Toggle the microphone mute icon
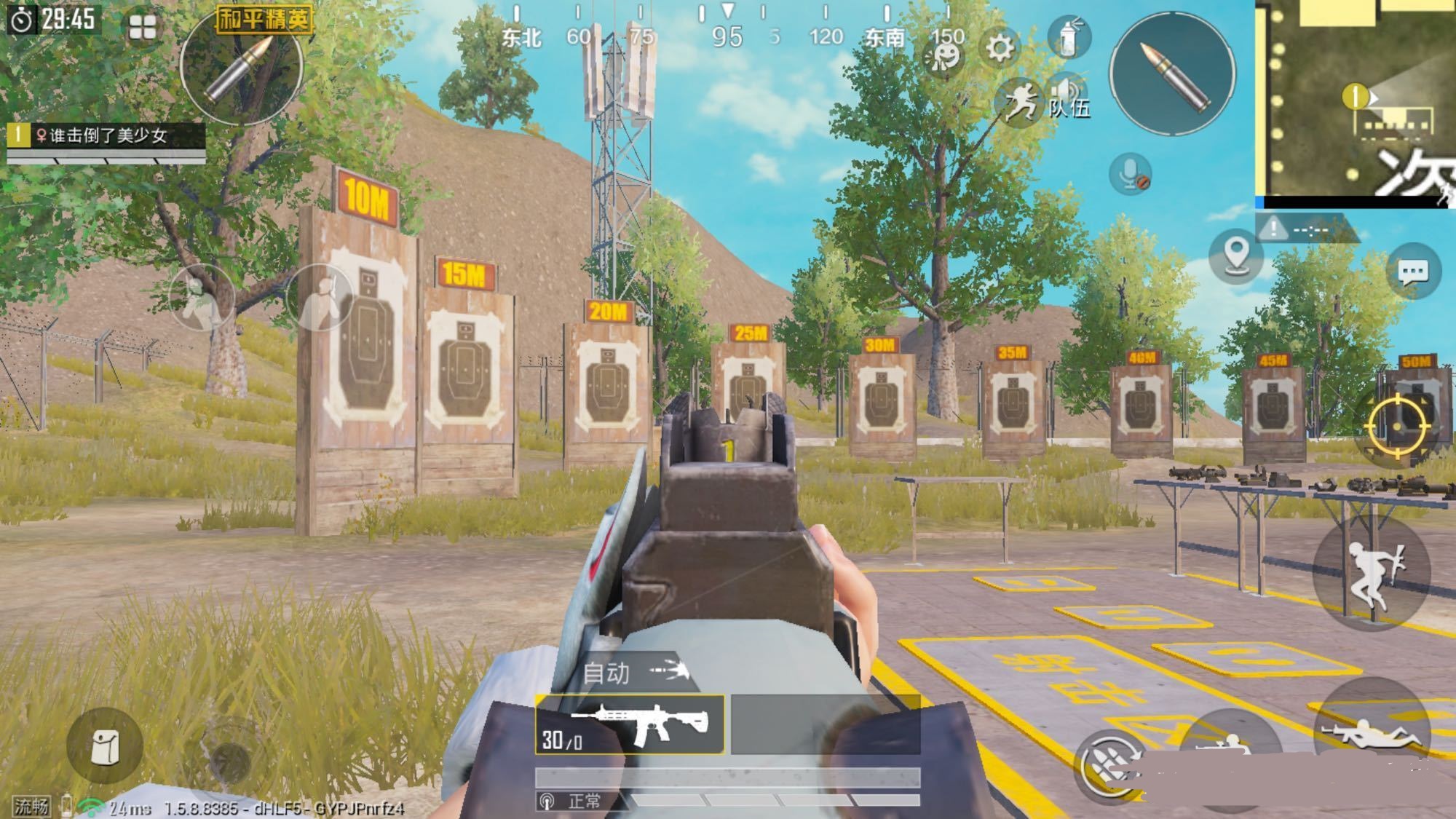The height and width of the screenshot is (819, 1456). [1130, 174]
